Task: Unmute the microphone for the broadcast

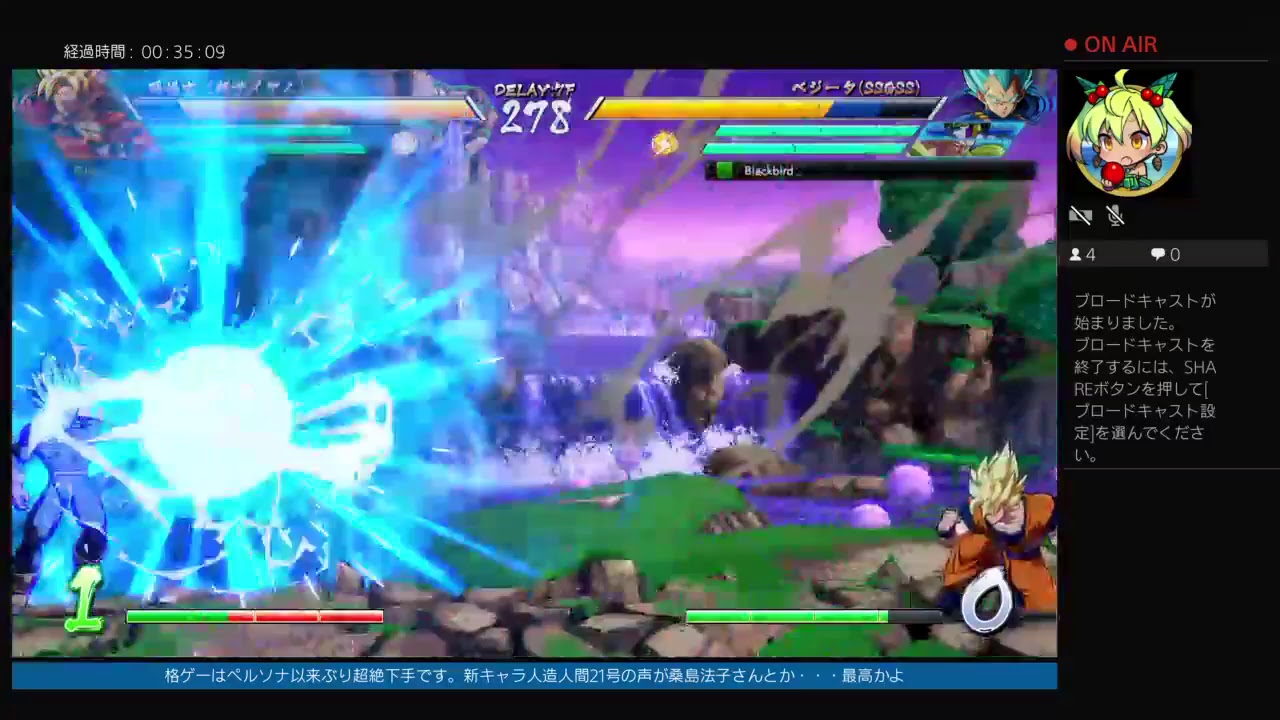Action: pos(1116,215)
